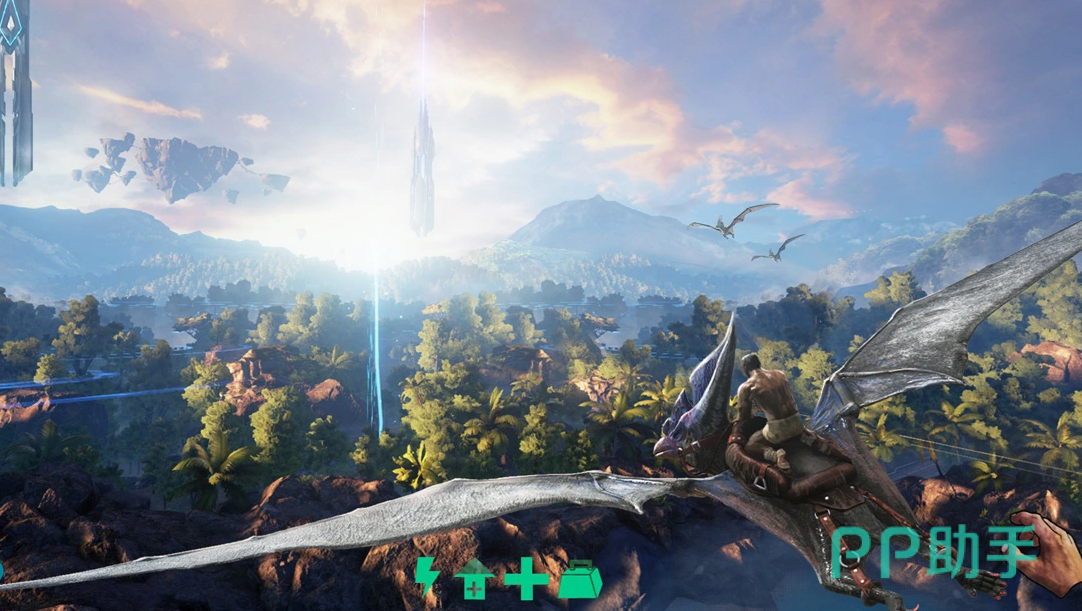Image resolution: width=1082 pixels, height=611 pixels.
Task: Click the green cross health icon
Action: [x=526, y=579]
